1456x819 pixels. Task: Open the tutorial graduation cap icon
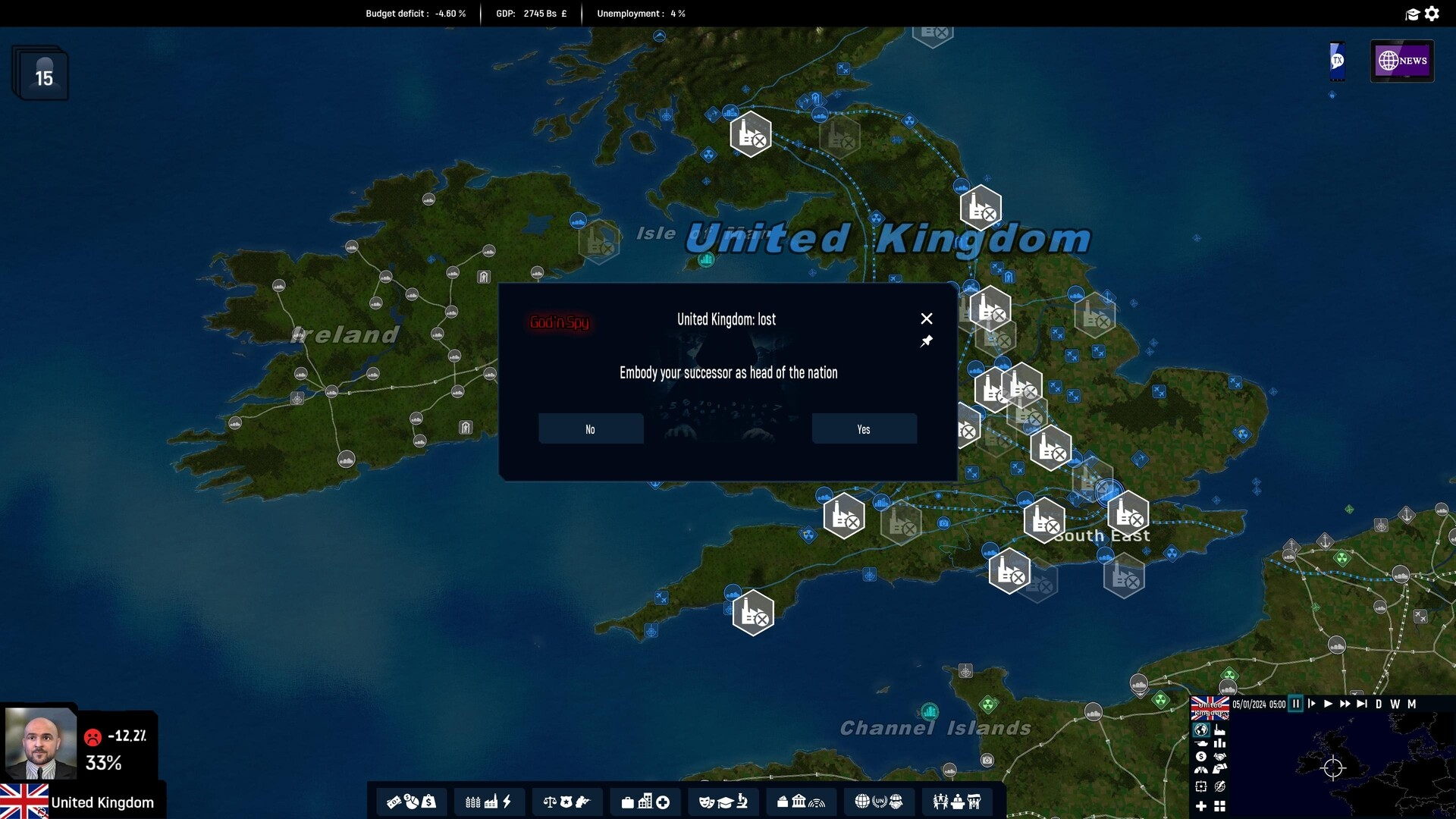point(1412,14)
